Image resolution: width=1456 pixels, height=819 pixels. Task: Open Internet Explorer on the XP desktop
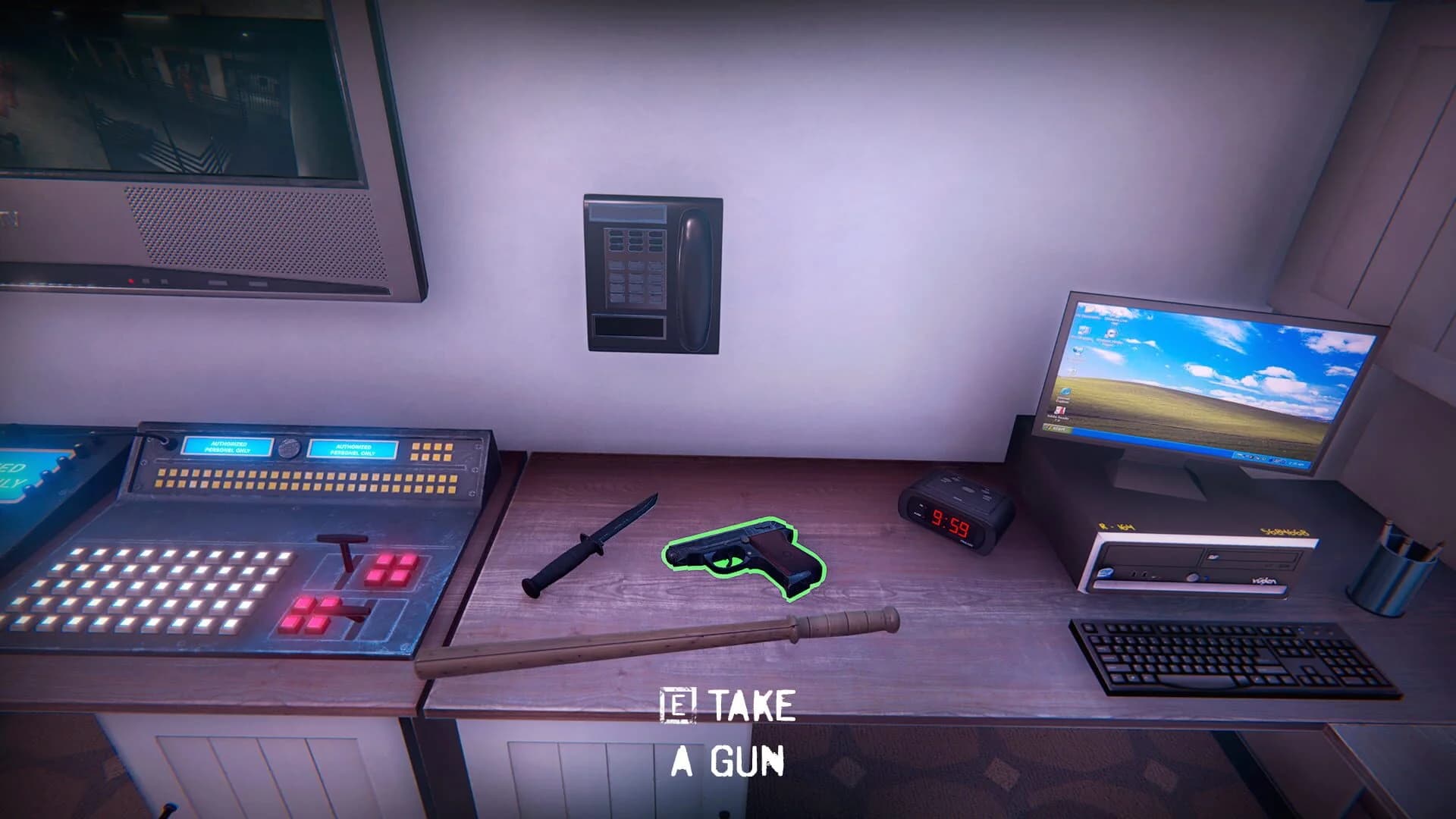coord(1066,391)
